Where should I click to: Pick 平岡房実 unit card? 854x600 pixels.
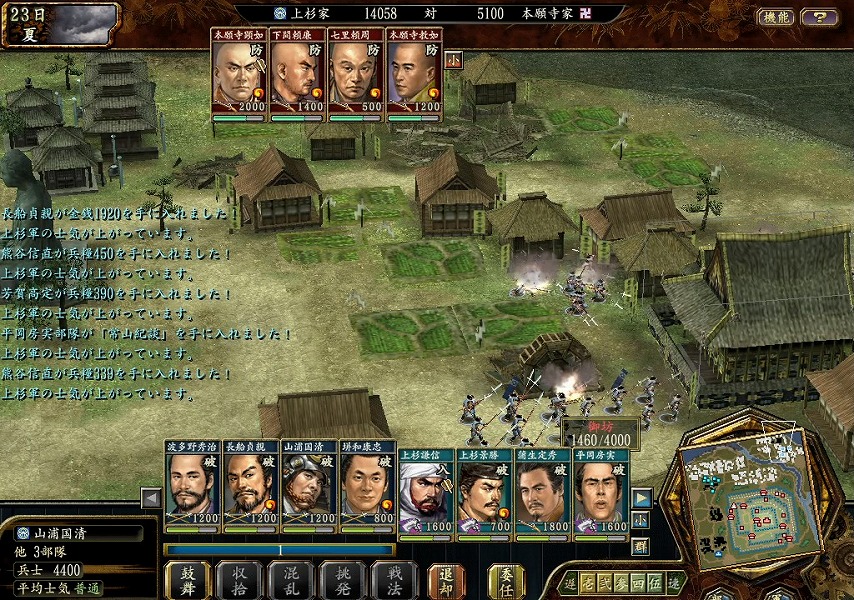point(601,492)
